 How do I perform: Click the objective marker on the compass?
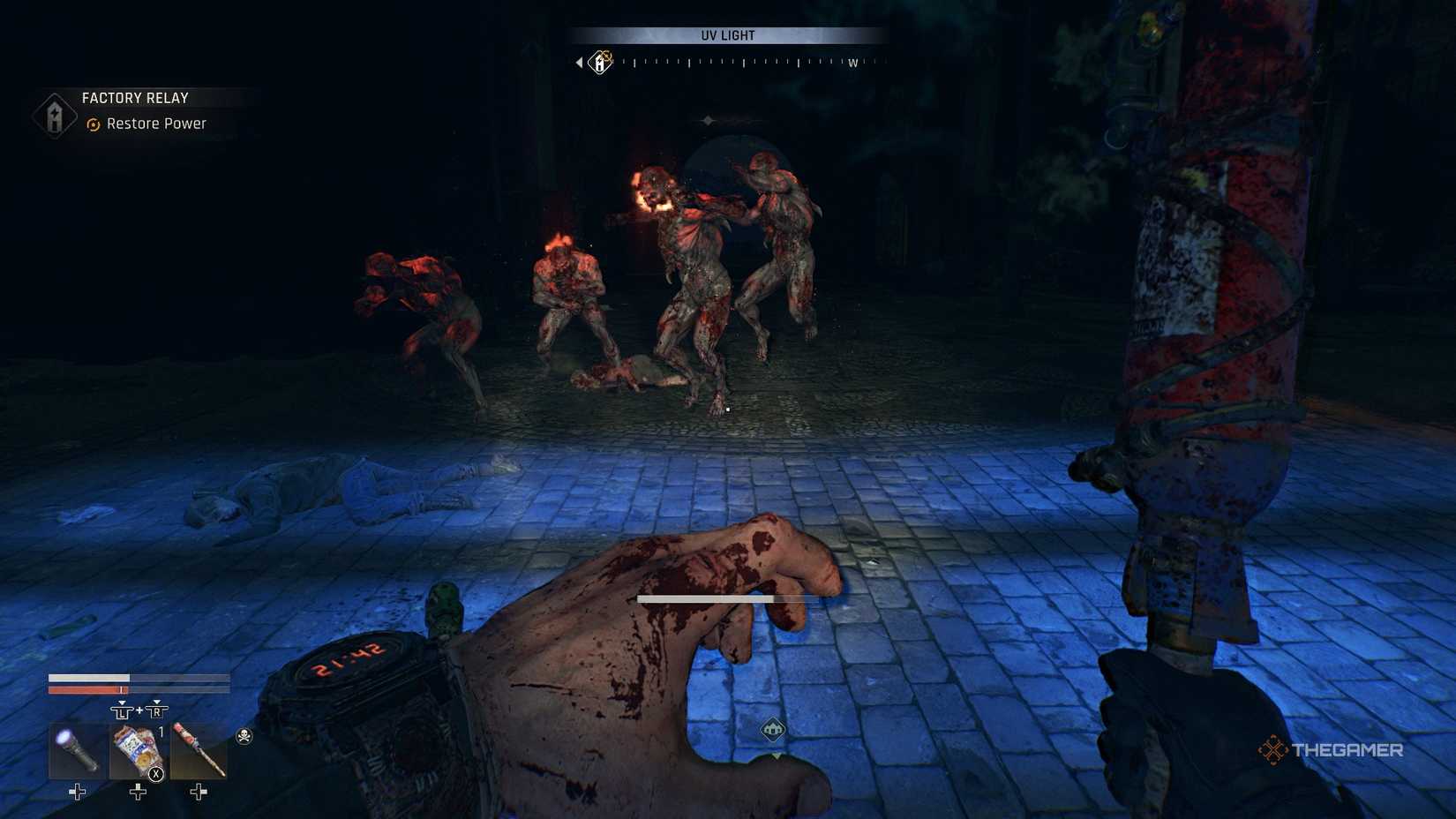point(601,62)
